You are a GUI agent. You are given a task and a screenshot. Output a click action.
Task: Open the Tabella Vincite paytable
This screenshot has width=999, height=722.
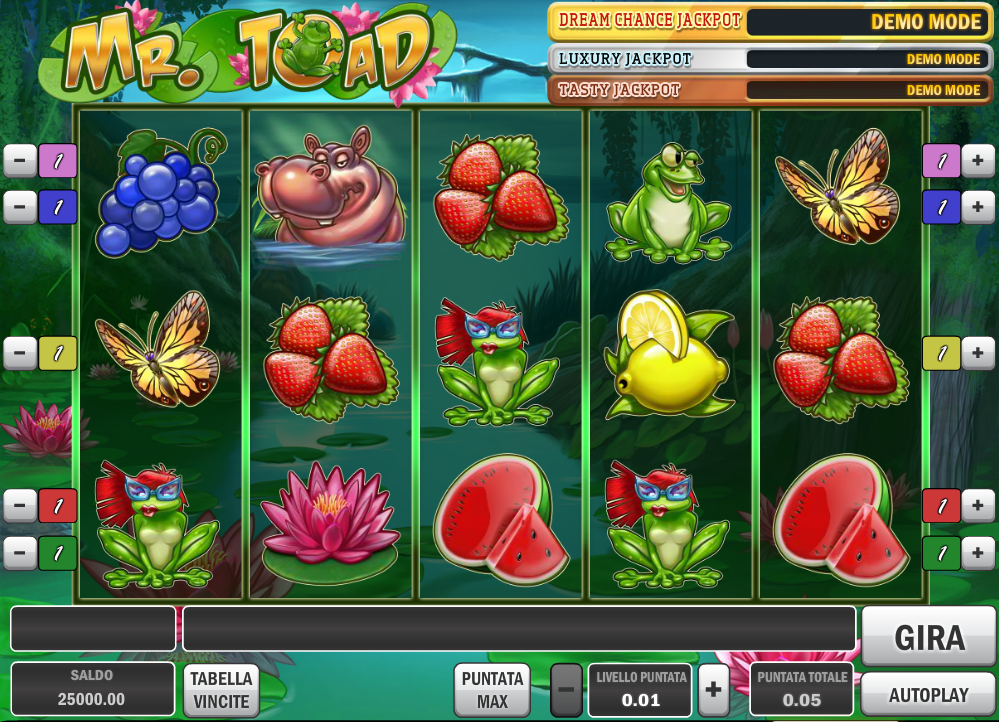point(221,690)
